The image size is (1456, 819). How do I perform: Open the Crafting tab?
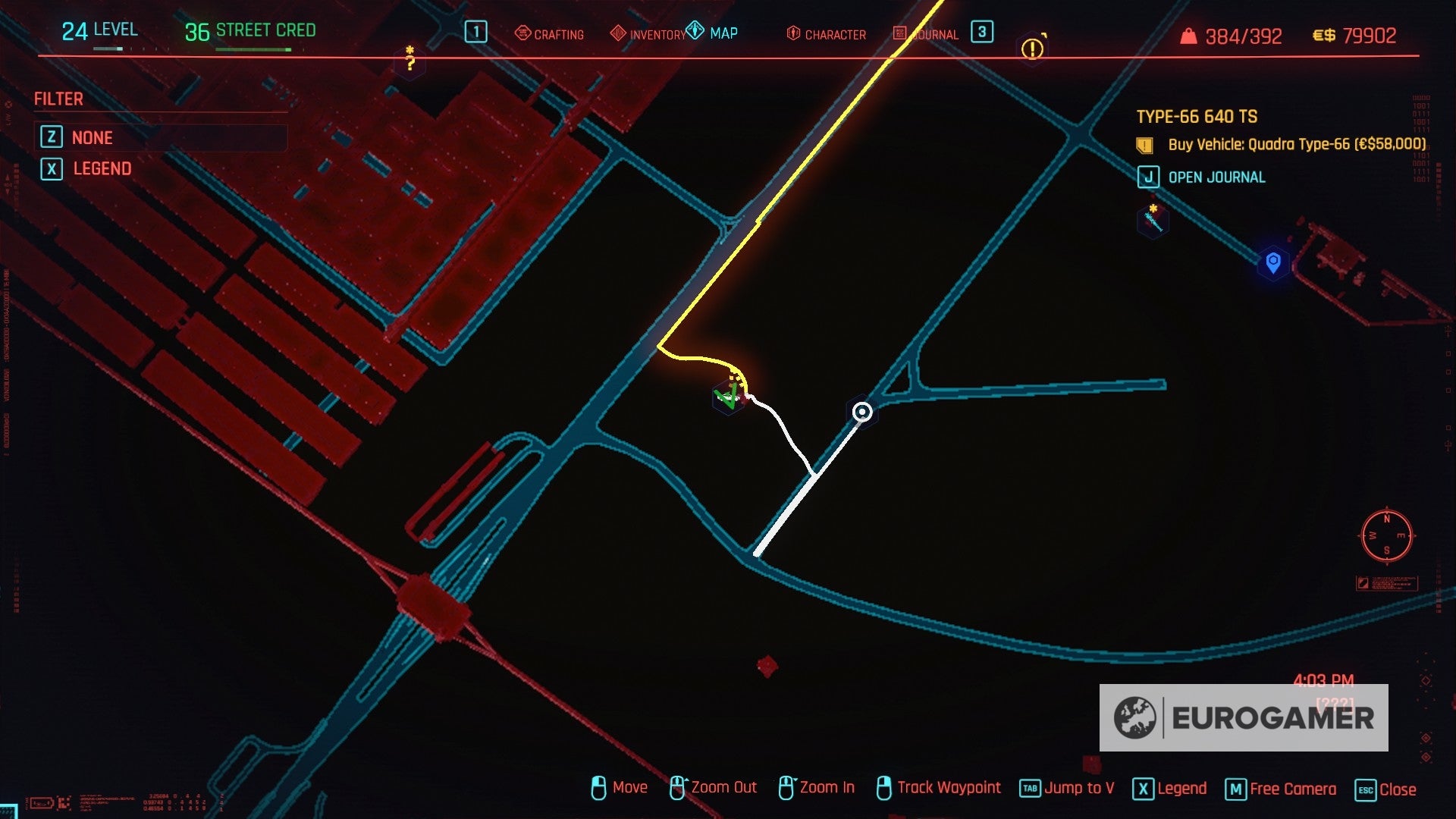pos(549,34)
